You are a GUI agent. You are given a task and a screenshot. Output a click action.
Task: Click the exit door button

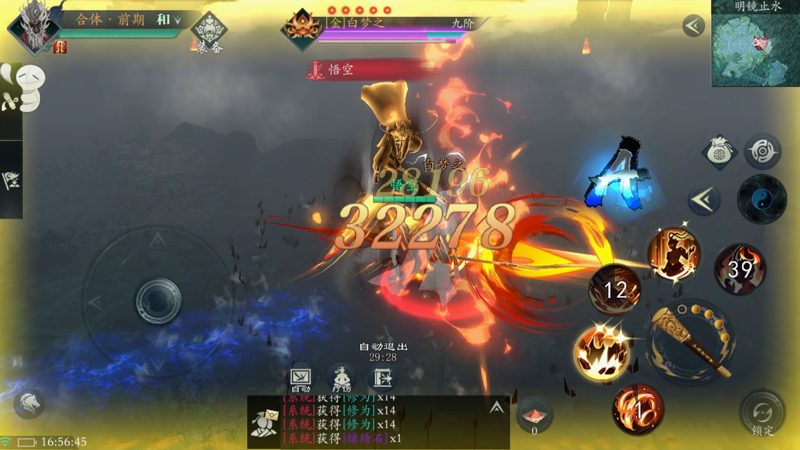click(383, 377)
